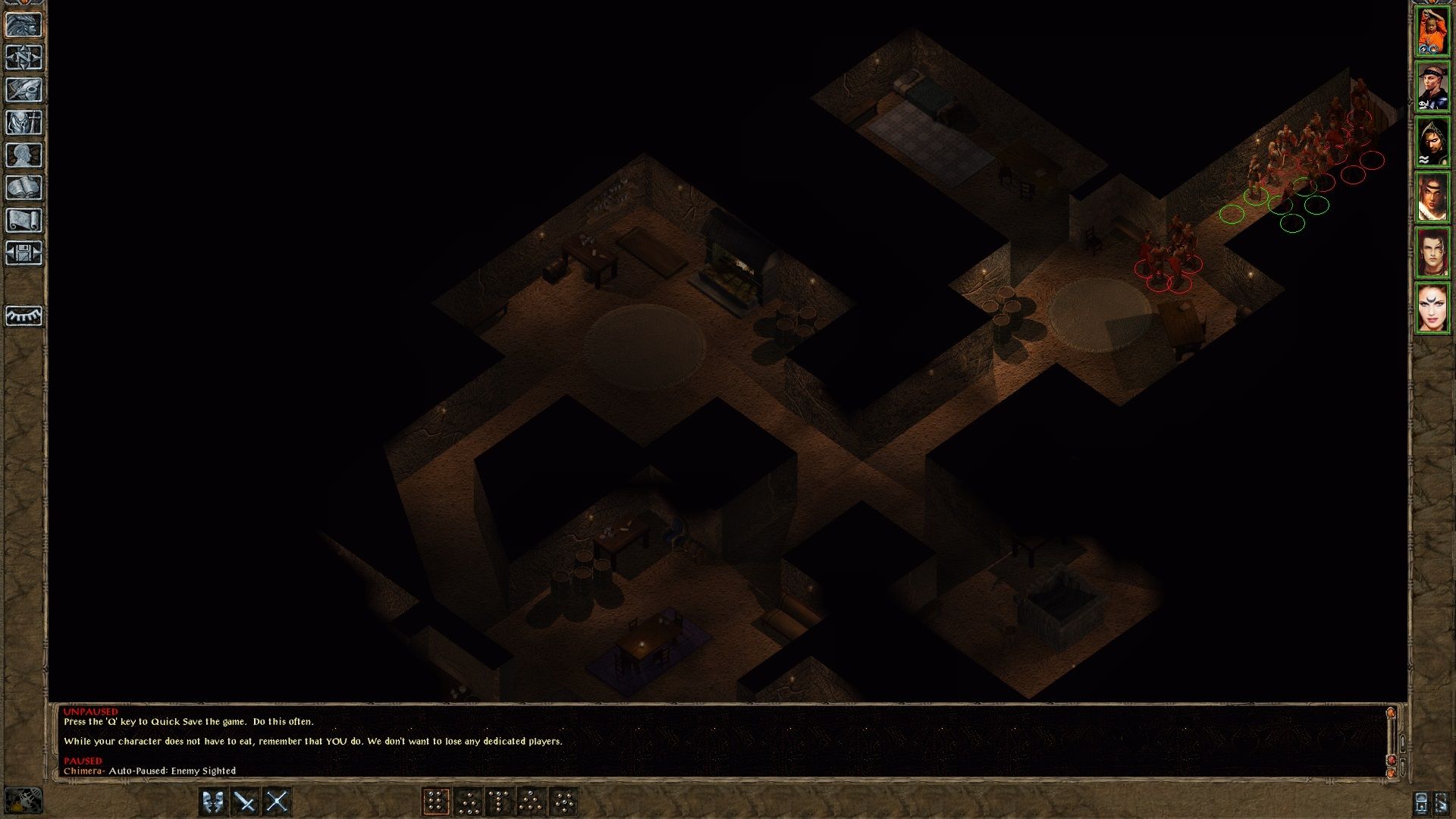This screenshot has height=819, width=1456.
Task: Open the journal quill icon
Action: [24, 90]
